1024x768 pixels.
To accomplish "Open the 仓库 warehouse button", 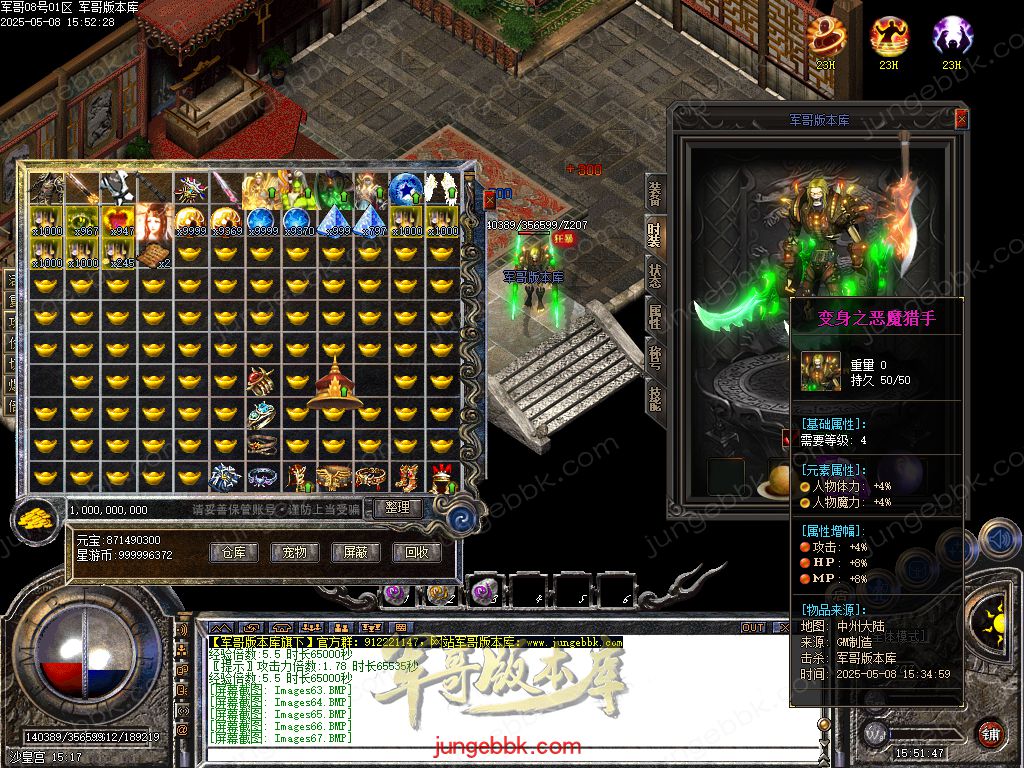I will tap(233, 552).
